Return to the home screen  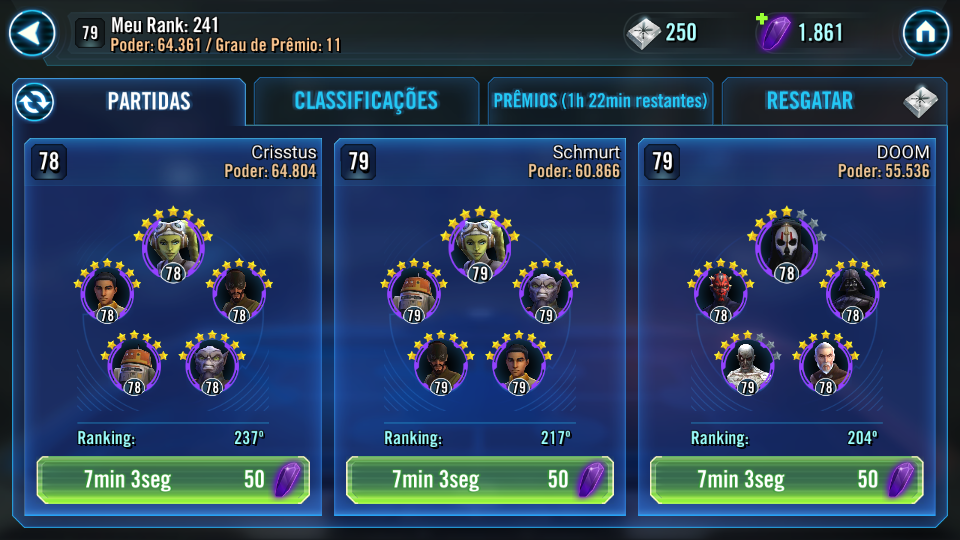tap(925, 34)
